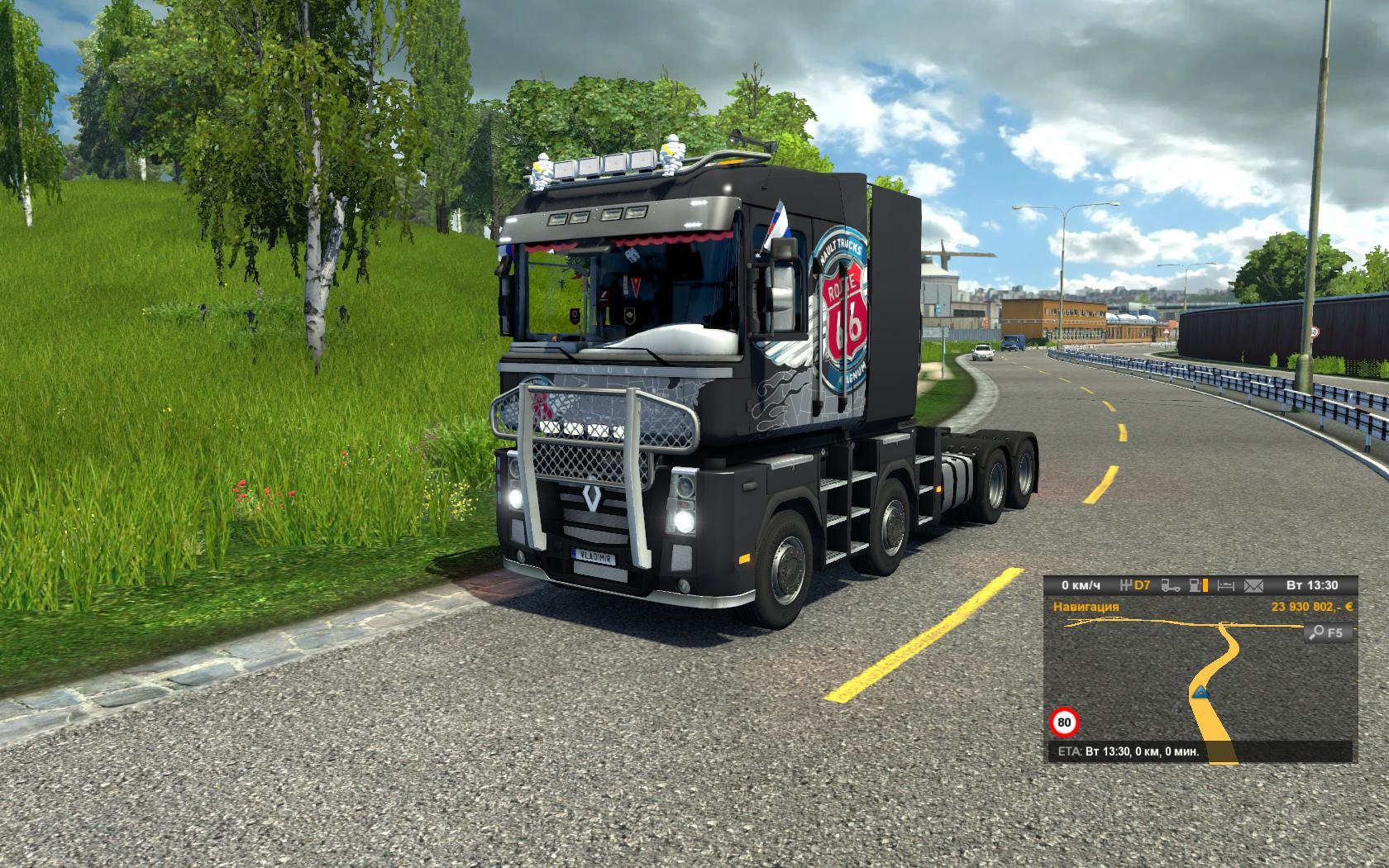Select the Навигация heading in Route Advisor
Viewport: 1389px width, 868px height.
coord(1086,607)
